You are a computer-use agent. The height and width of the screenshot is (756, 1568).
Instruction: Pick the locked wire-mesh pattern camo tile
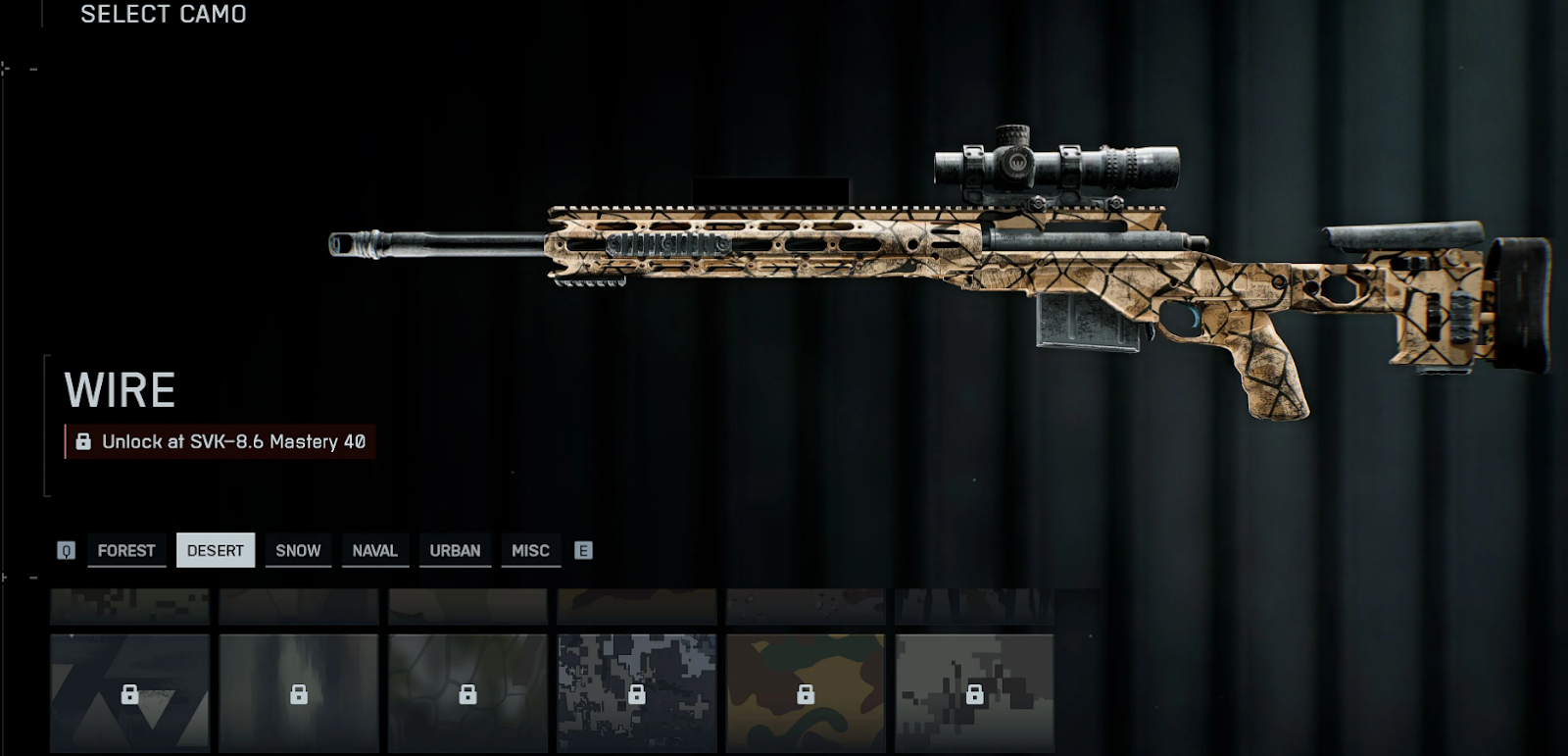pos(467,693)
